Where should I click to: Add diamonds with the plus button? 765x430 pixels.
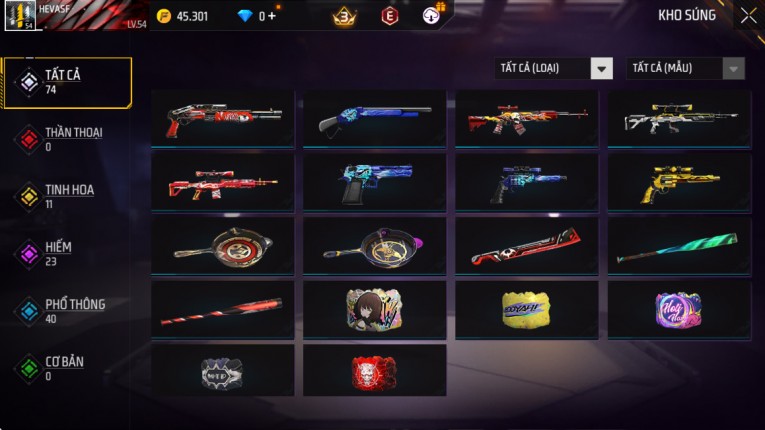click(x=272, y=16)
